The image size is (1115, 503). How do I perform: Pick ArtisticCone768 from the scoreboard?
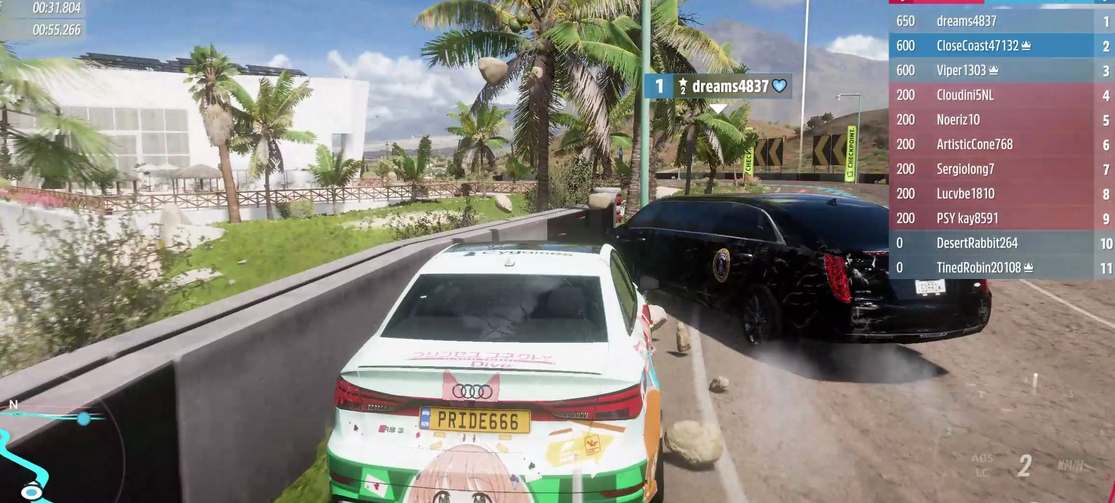tap(1000, 144)
